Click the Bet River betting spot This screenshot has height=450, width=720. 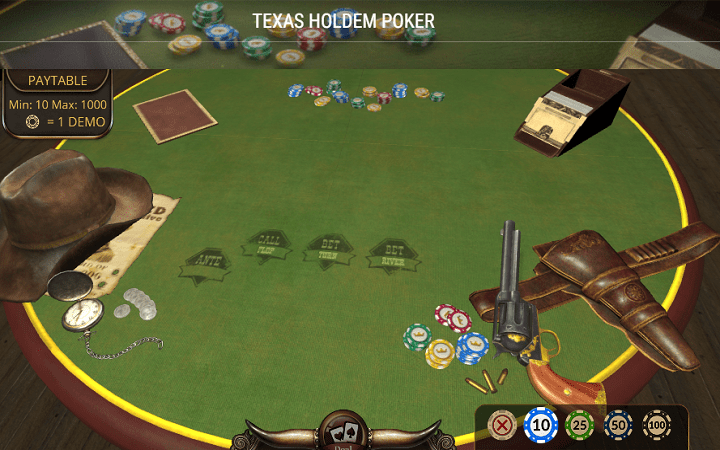click(393, 256)
